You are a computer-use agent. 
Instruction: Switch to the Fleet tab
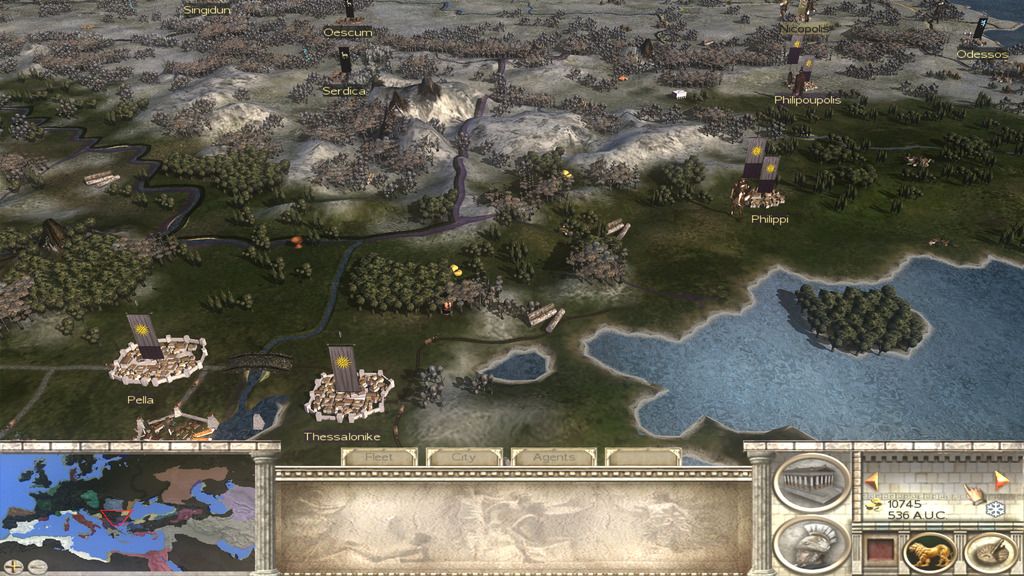pos(378,457)
